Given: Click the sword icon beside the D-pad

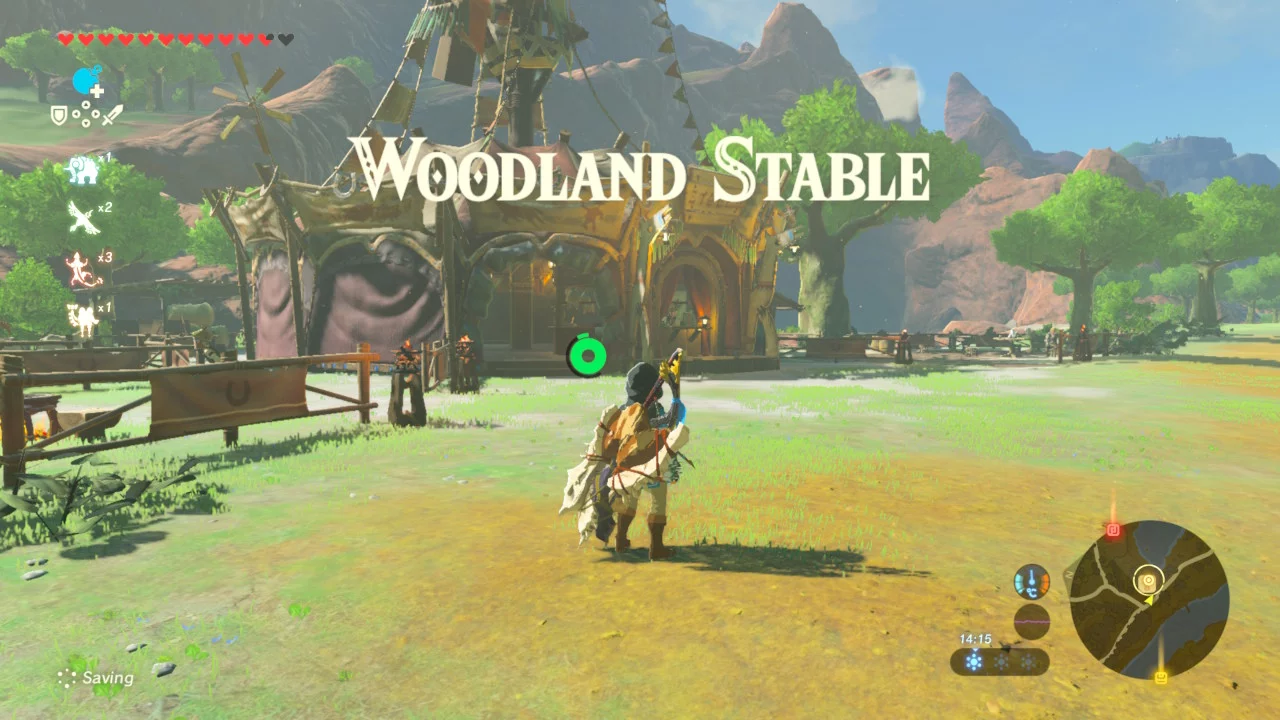Looking at the screenshot, I should click(x=111, y=112).
